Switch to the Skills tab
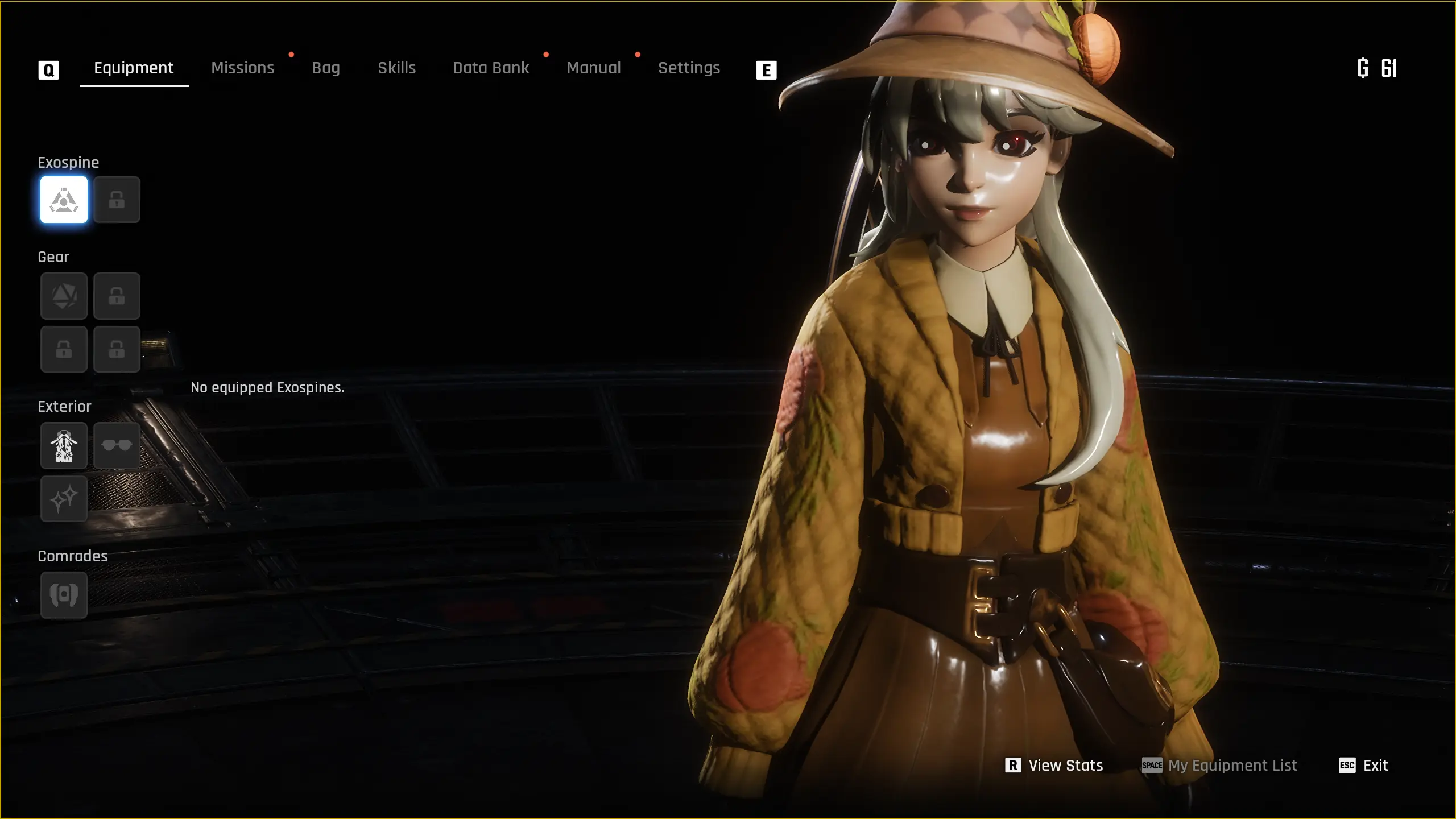 tap(396, 68)
